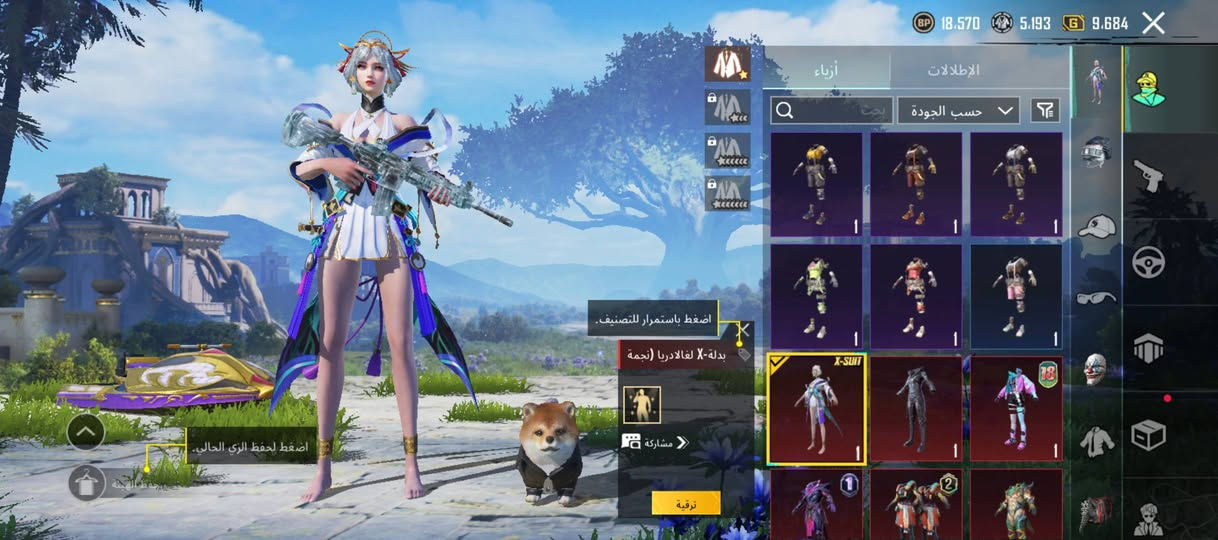Close the inventory screen with the X
The image size is (1218, 540).
pos(1153,23)
